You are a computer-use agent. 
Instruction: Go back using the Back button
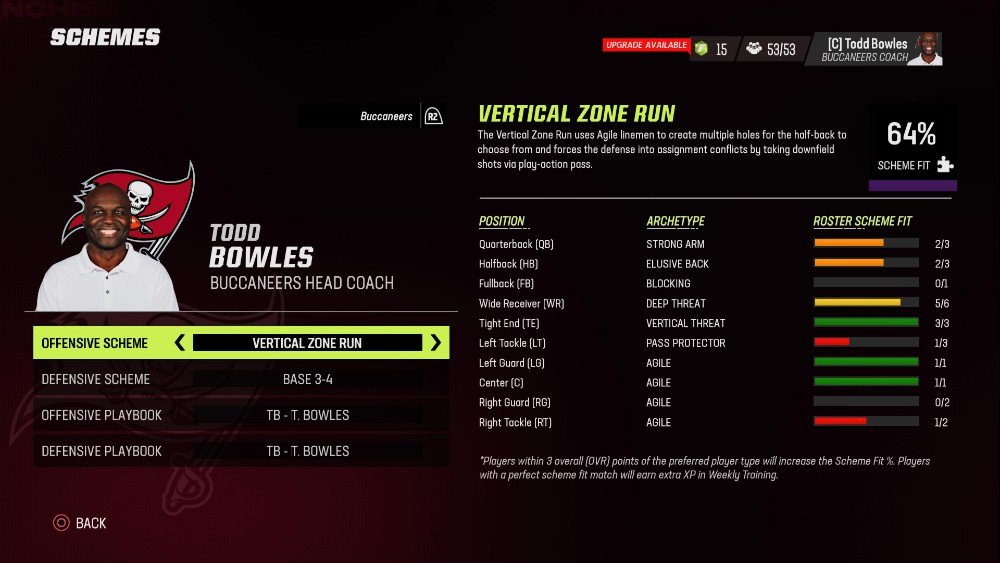(80, 523)
